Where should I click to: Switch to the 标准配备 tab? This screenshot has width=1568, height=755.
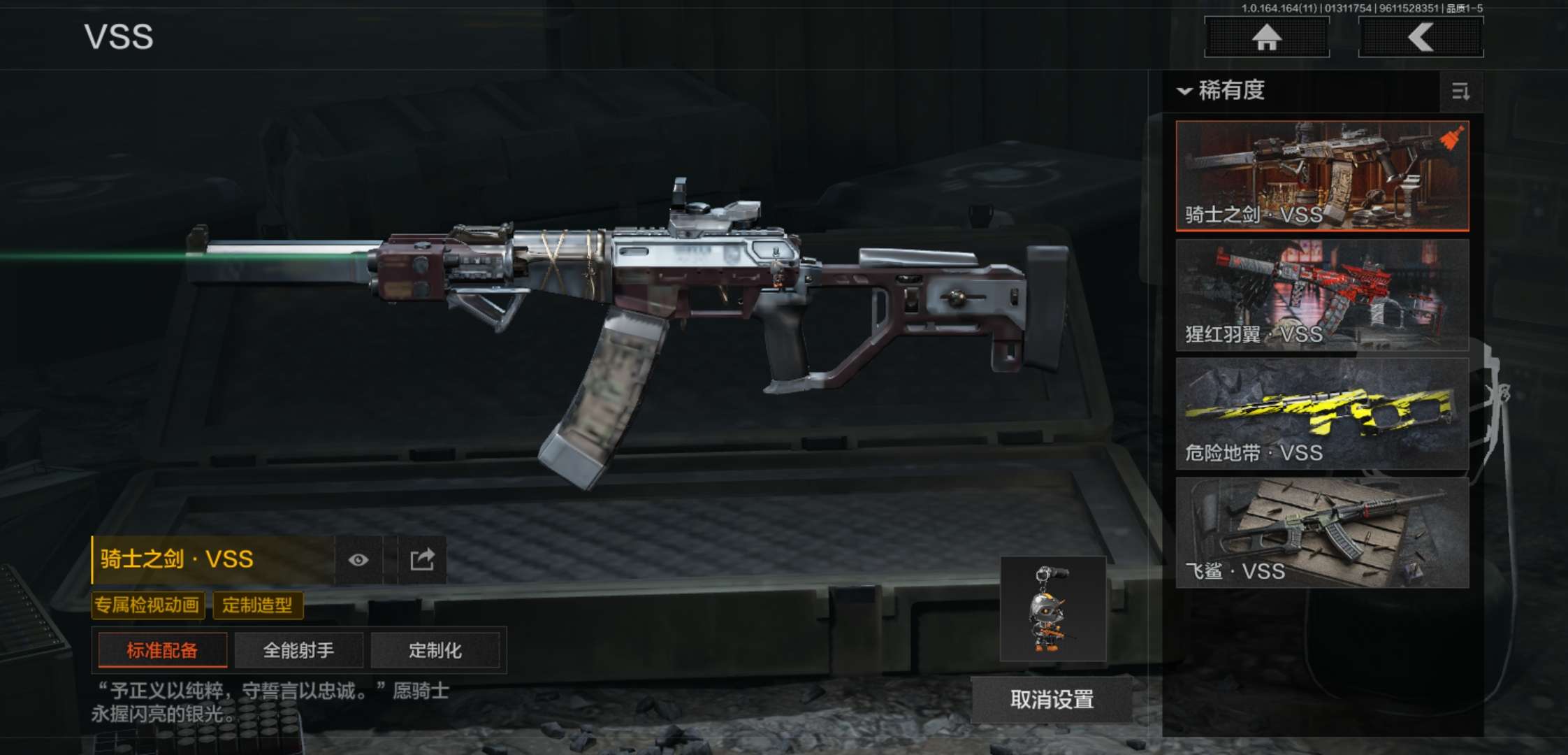[x=162, y=650]
